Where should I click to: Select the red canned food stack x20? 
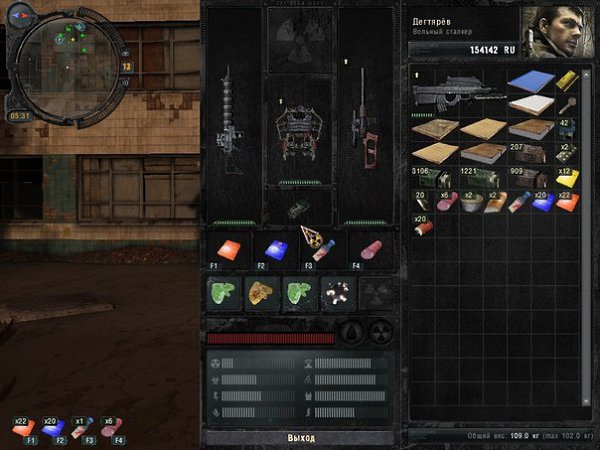(x=422, y=224)
